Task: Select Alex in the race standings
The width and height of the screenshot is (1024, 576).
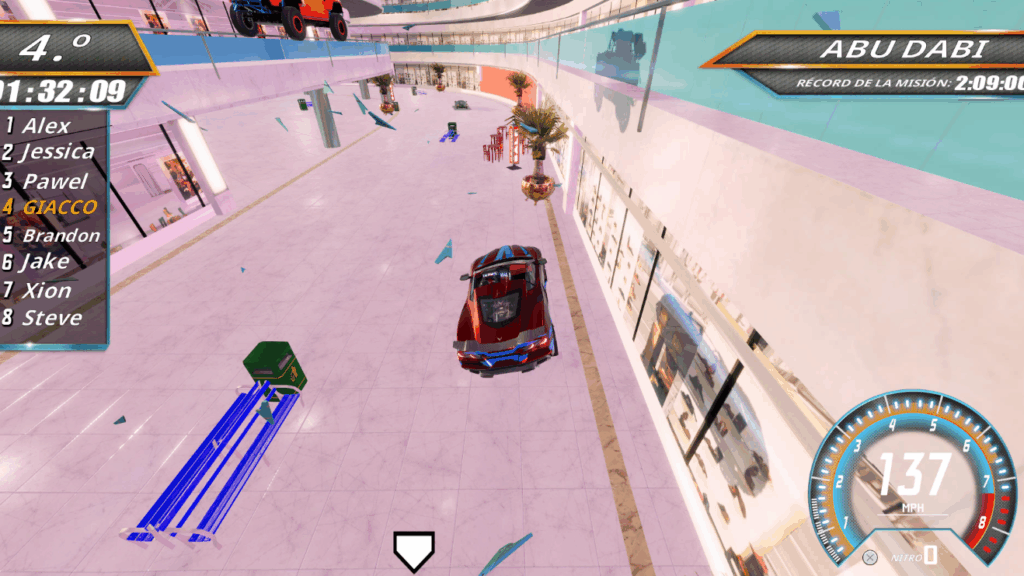Action: [46, 126]
